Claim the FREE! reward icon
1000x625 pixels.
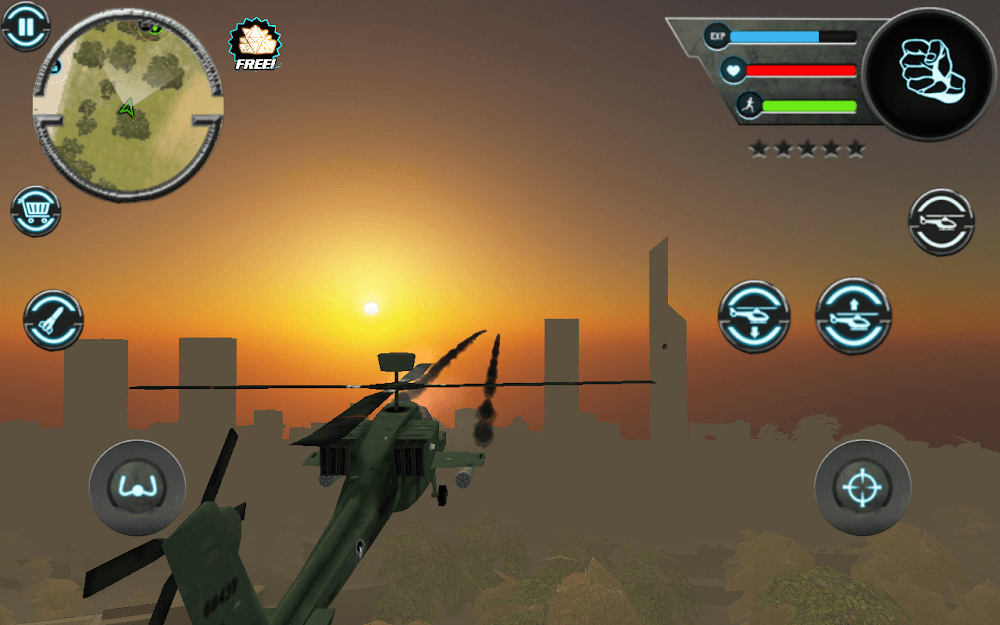[x=255, y=45]
